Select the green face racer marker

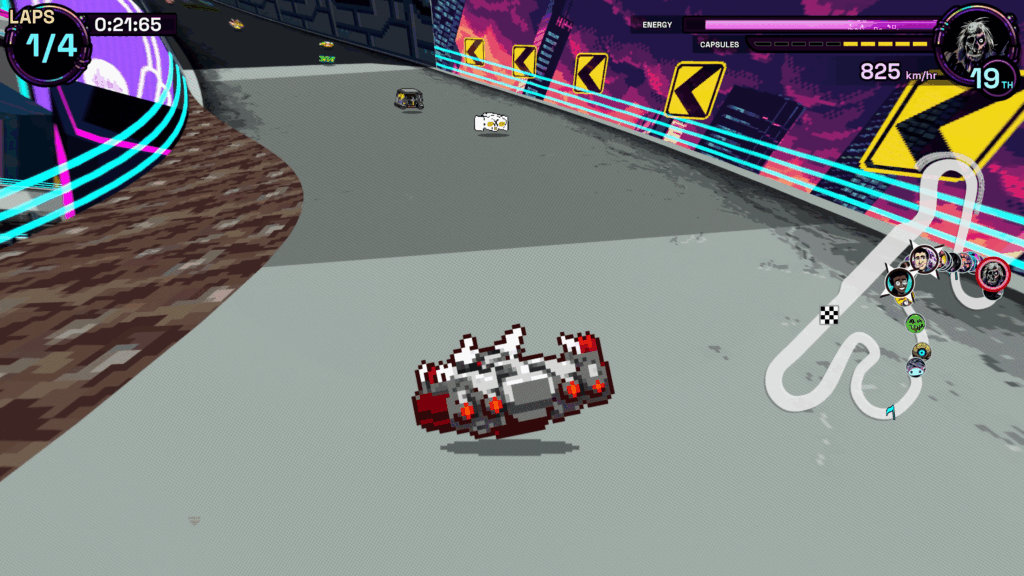[914, 322]
